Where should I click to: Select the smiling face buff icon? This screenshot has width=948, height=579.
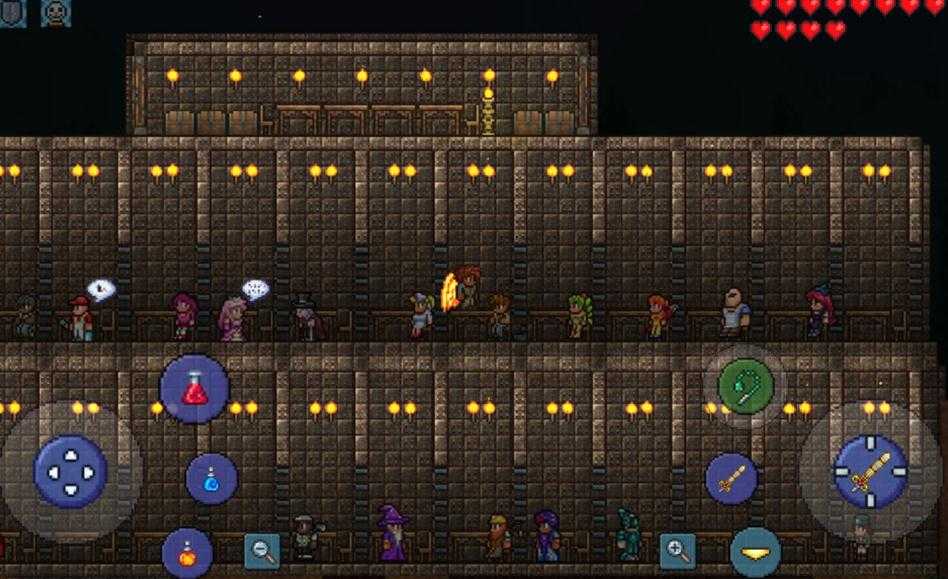pos(56,12)
